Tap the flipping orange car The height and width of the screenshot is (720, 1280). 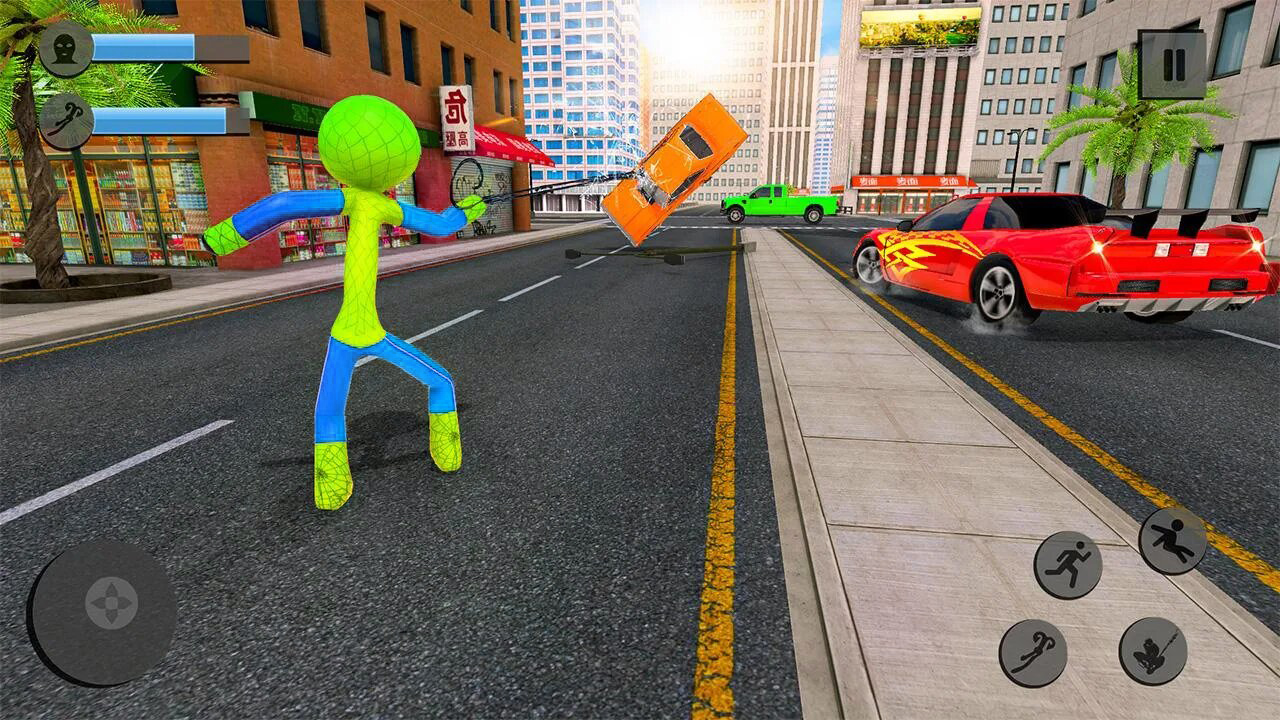(670, 170)
